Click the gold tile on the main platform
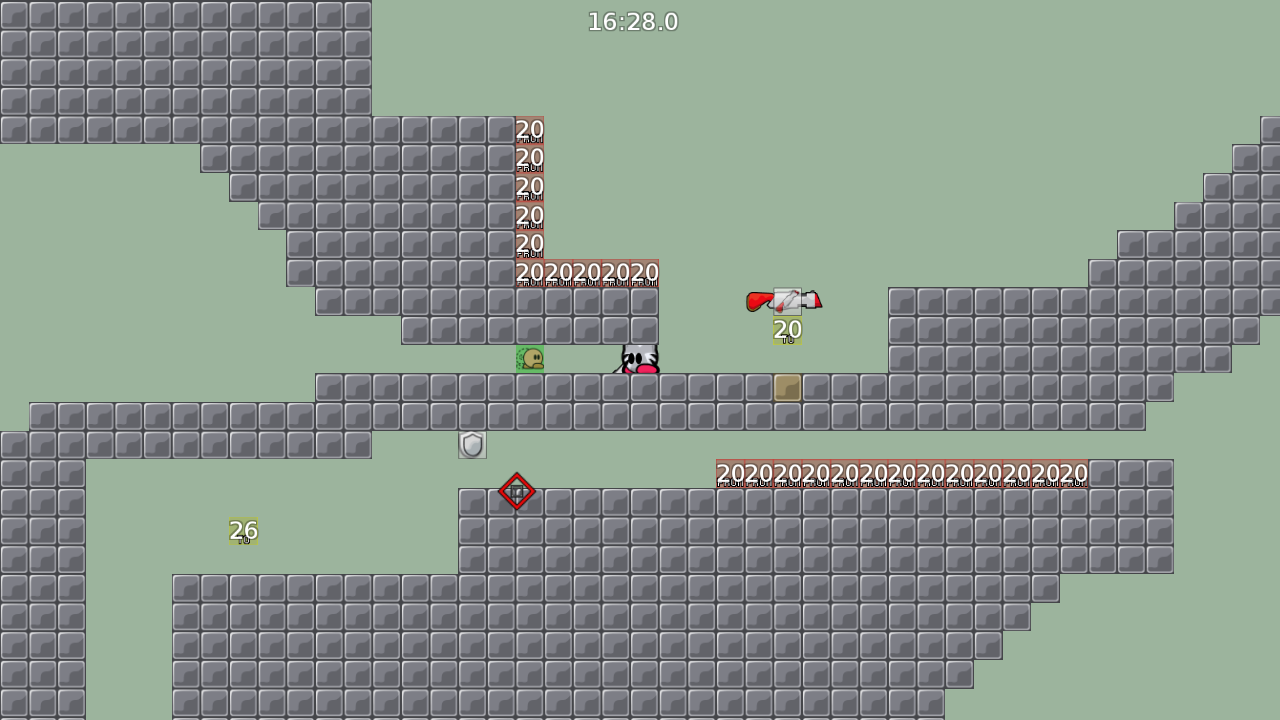Image resolution: width=1280 pixels, height=720 pixels. [x=787, y=386]
